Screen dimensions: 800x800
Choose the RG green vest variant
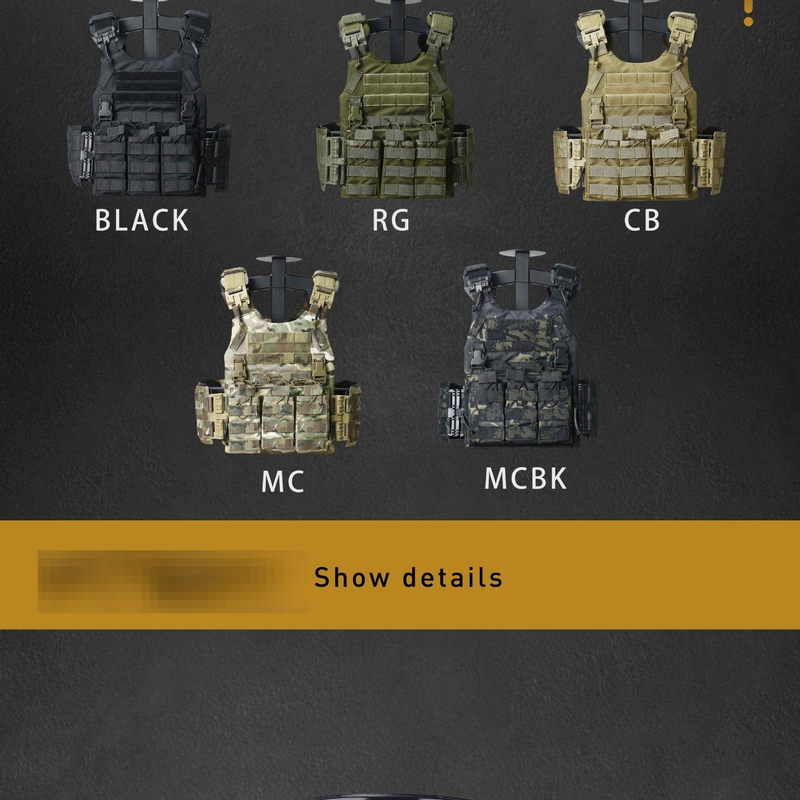394,120
